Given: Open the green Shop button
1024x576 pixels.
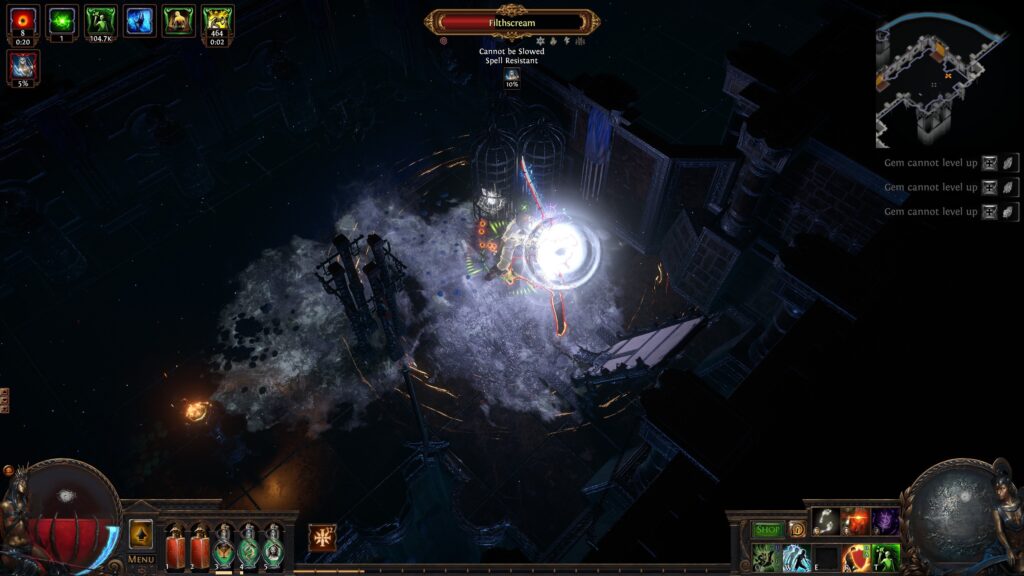Looking at the screenshot, I should (x=767, y=529).
